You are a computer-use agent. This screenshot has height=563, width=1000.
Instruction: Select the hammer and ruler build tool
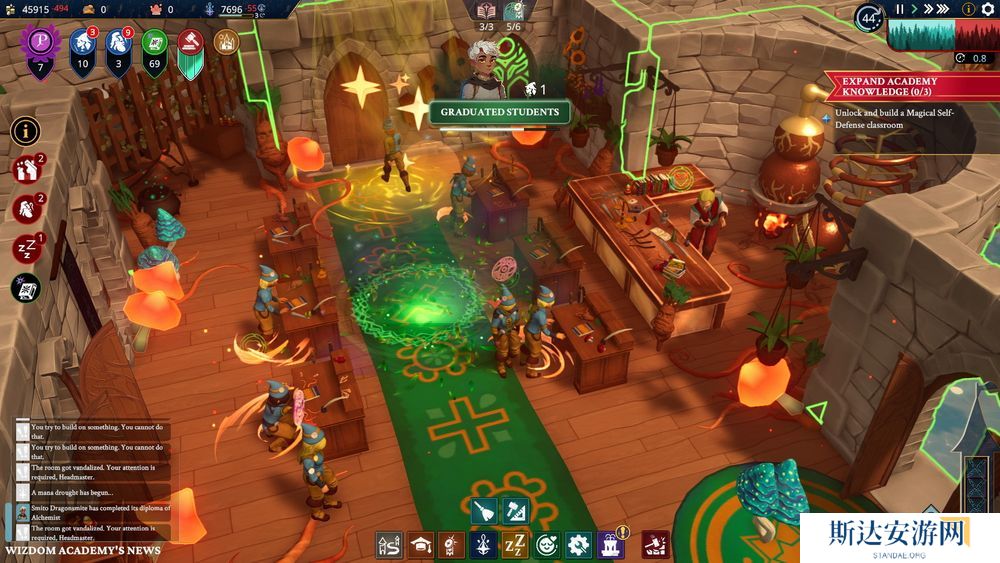tap(515, 511)
